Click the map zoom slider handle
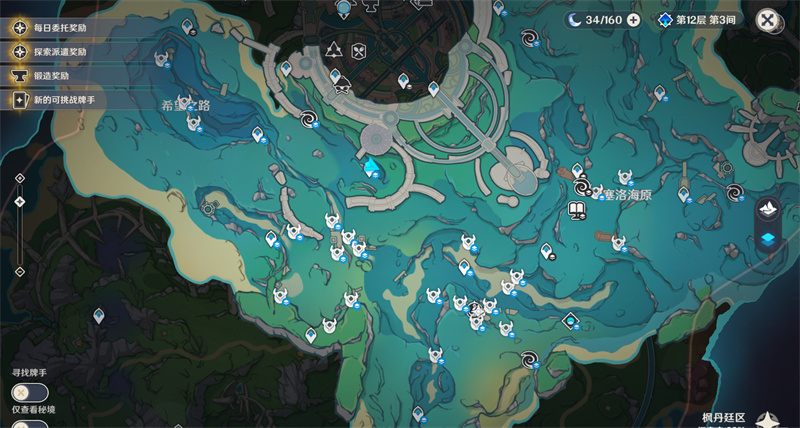The height and width of the screenshot is (428, 800). click(19, 202)
